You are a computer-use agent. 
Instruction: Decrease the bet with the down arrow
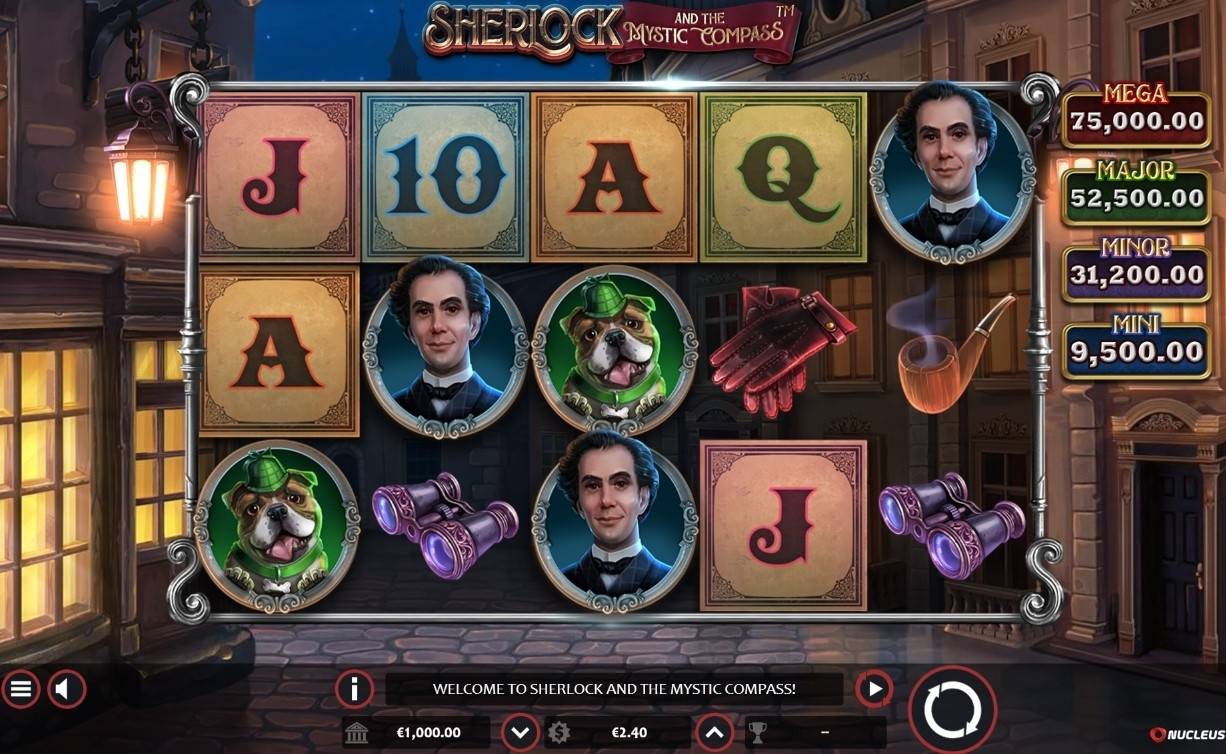pos(520,732)
